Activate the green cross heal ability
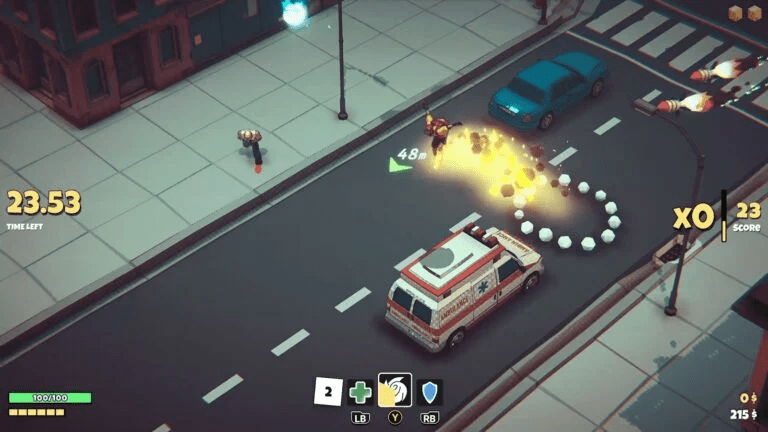This screenshot has width=768, height=432. 361,392
